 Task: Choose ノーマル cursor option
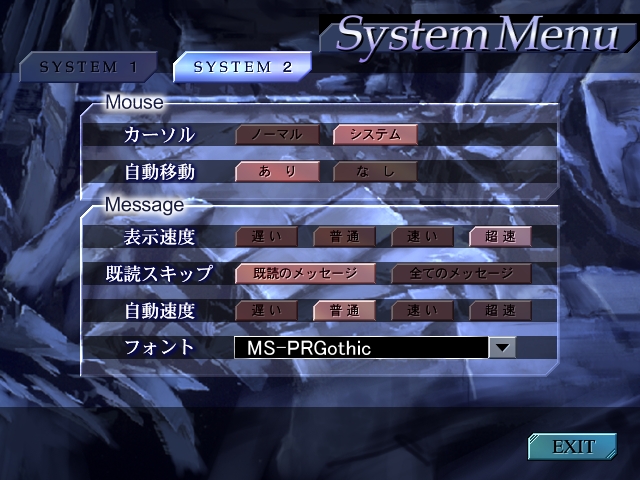click(x=277, y=134)
